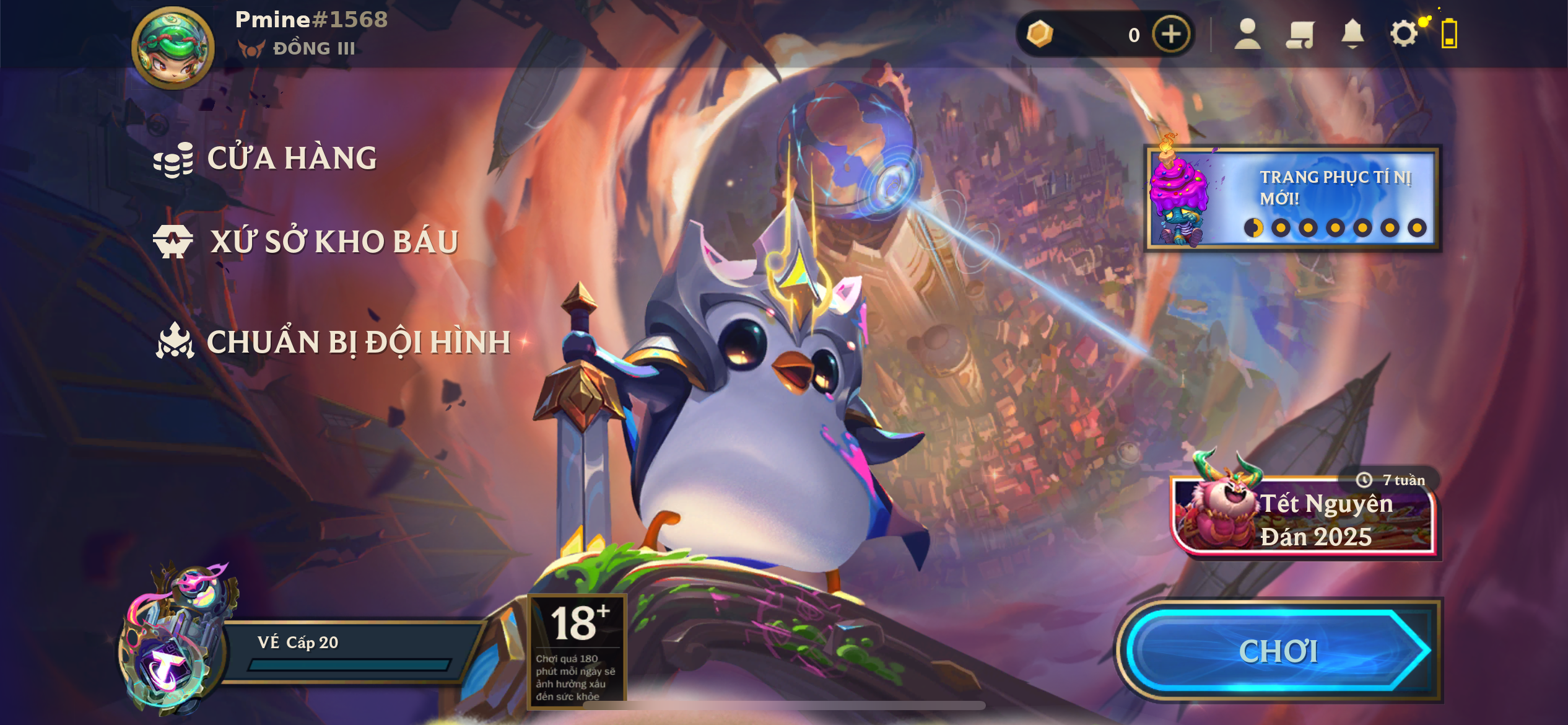The image size is (1568, 725).
Task: Open Xứ Sở Kho Báu treasure realm
Action: pos(307,241)
